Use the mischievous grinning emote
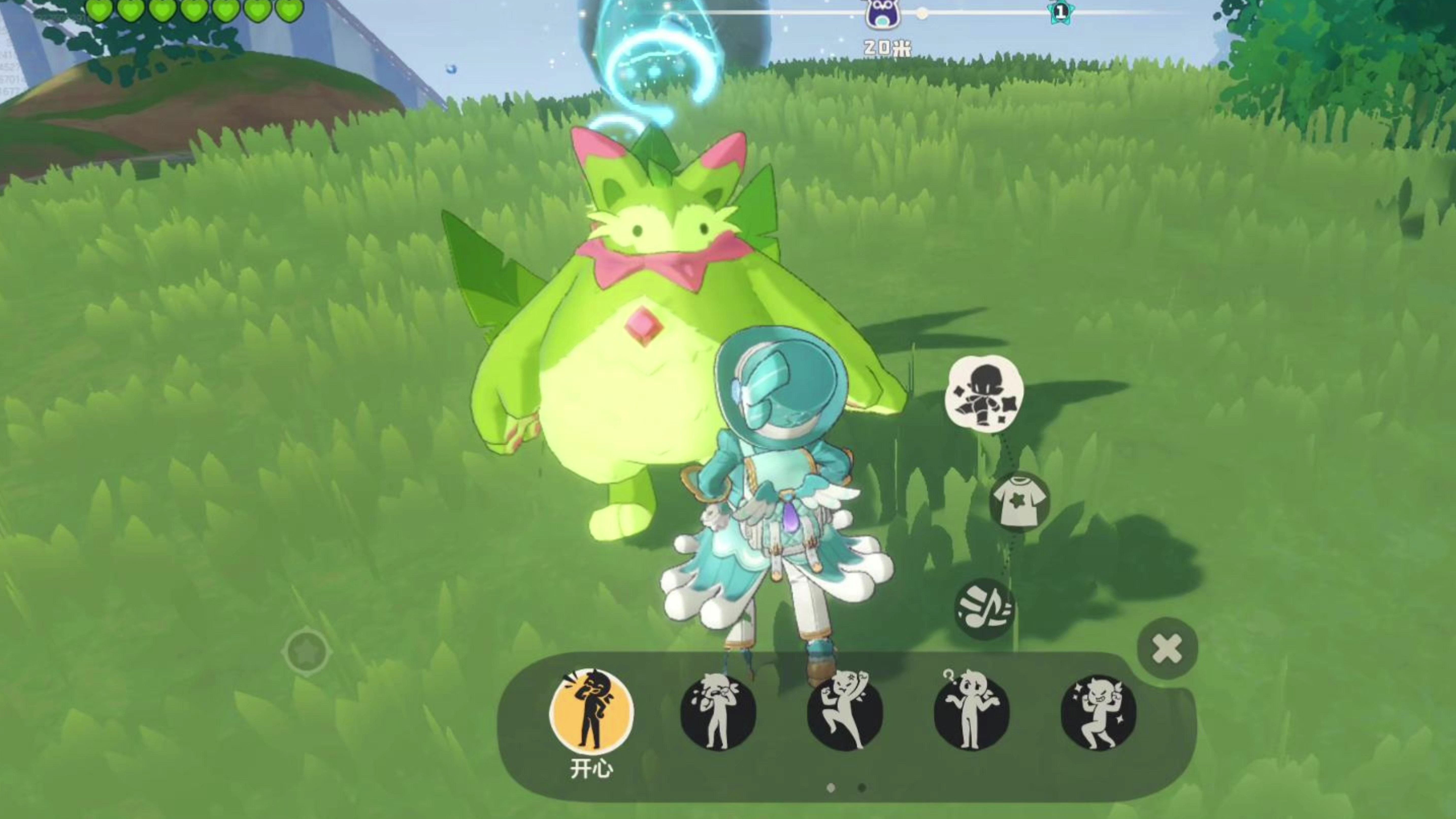 1098,712
